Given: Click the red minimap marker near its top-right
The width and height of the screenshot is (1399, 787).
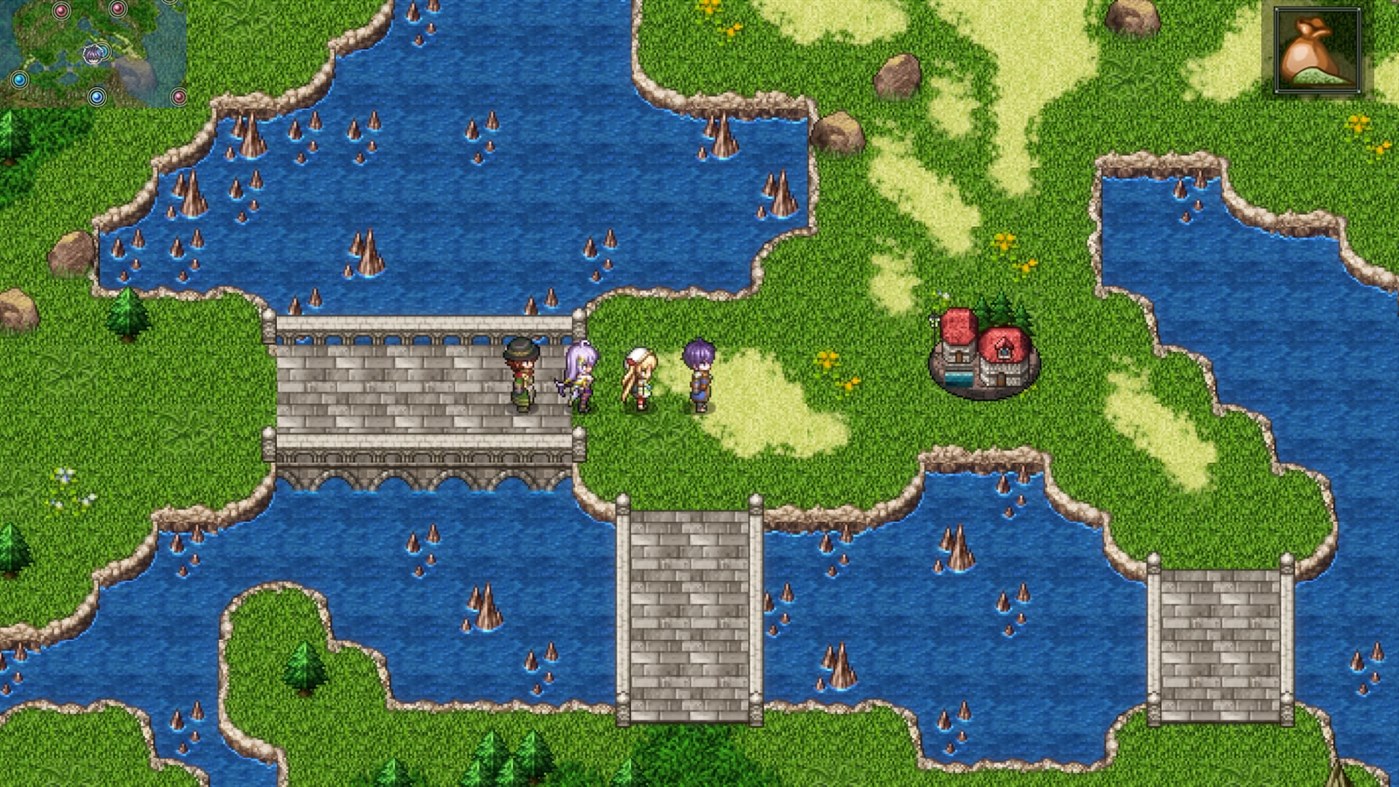Looking at the screenshot, I should (117, 9).
